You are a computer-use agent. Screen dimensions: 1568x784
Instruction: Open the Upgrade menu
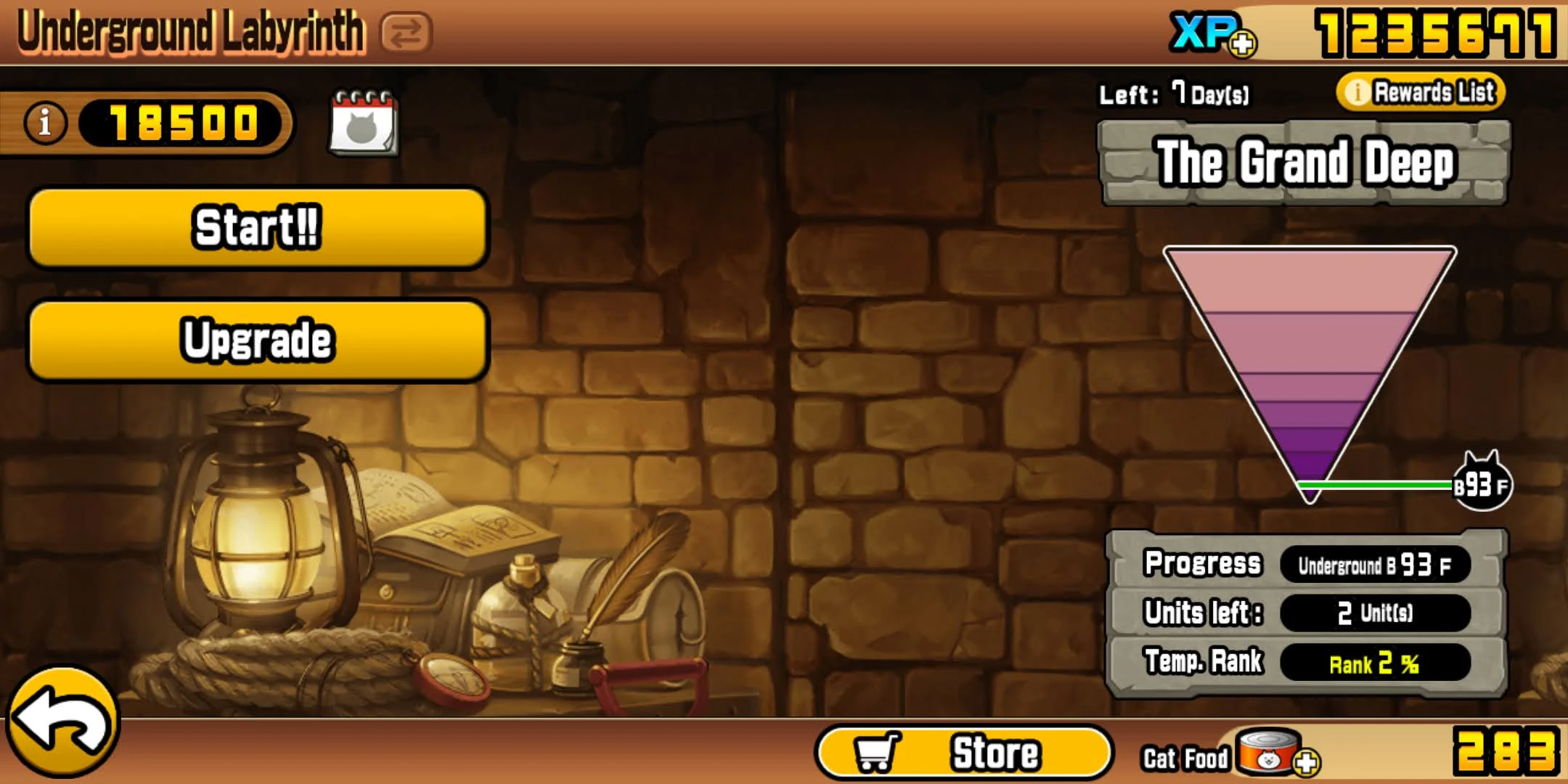[x=258, y=338]
